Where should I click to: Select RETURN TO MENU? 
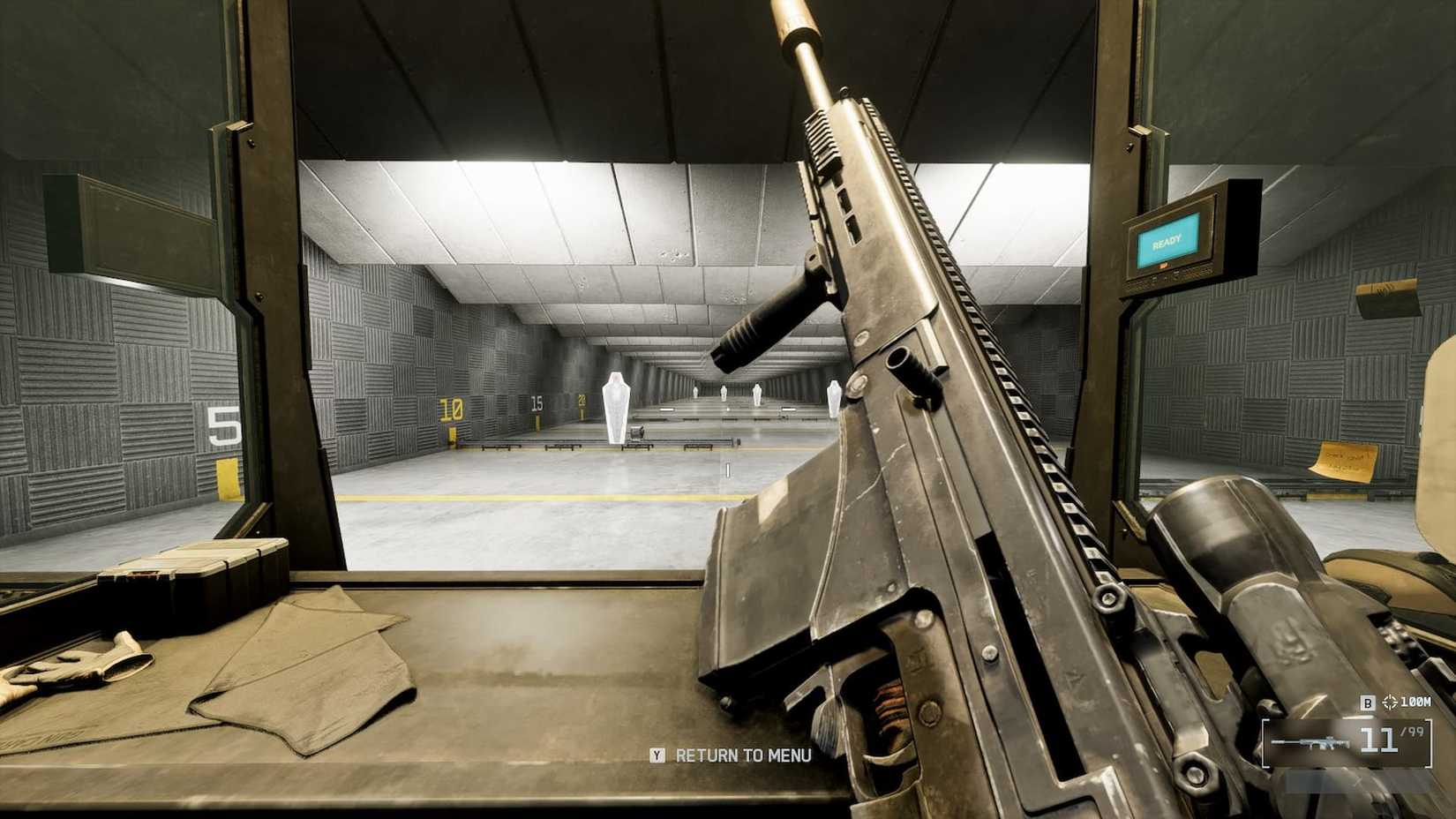743,756
